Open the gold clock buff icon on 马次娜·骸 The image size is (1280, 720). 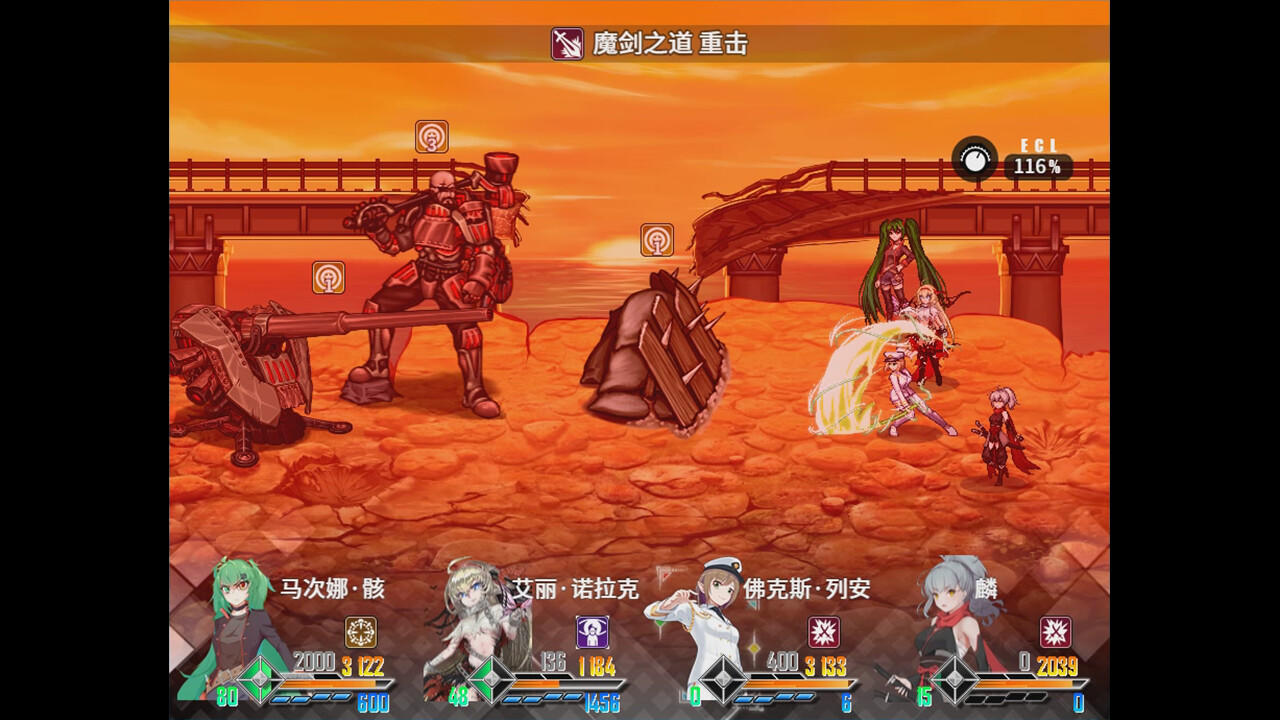pyautogui.click(x=358, y=630)
